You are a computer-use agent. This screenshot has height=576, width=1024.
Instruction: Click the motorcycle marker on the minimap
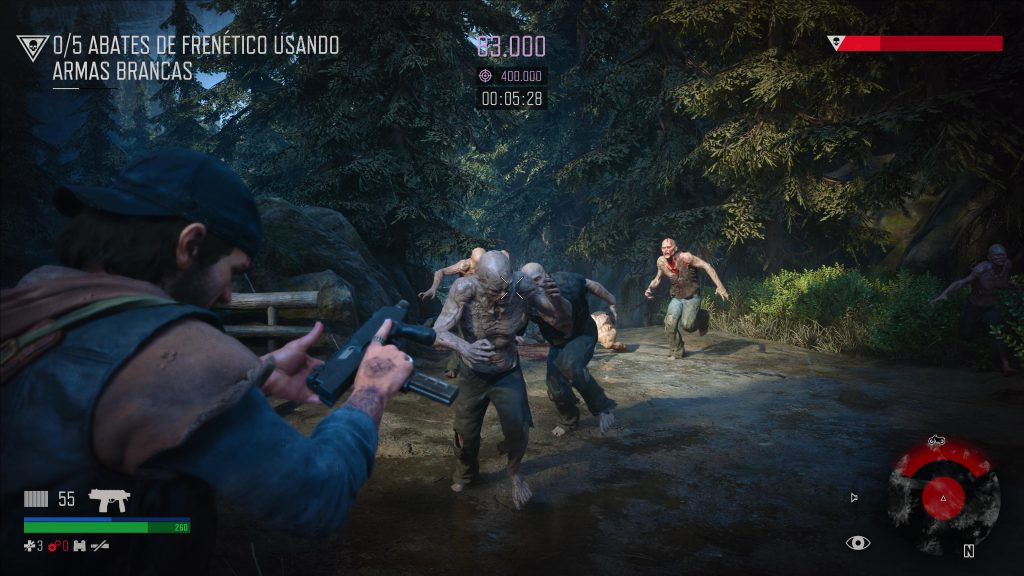click(x=937, y=439)
